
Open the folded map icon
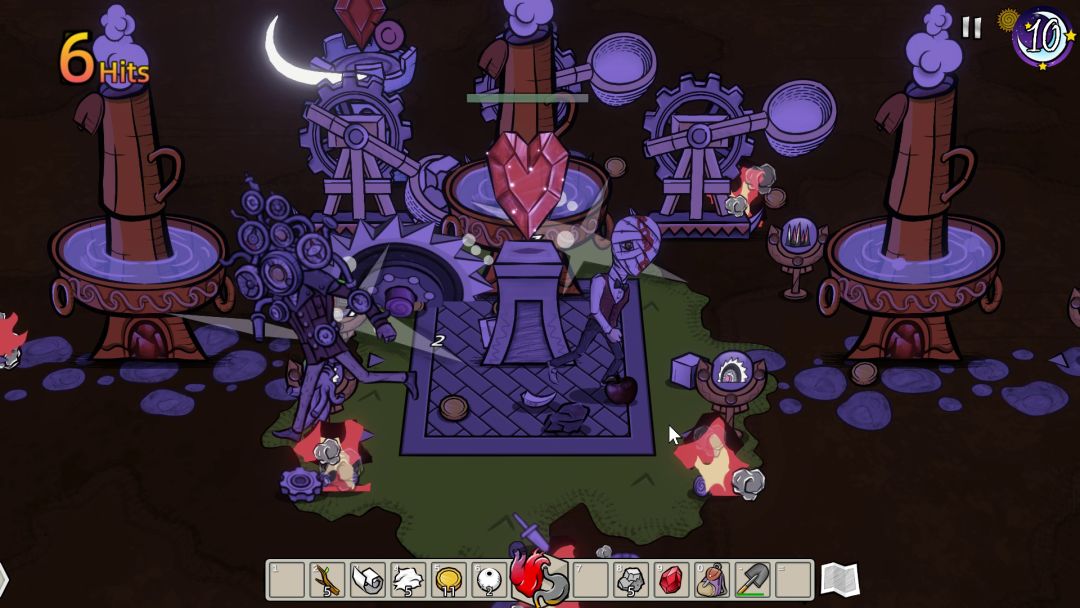[839, 578]
